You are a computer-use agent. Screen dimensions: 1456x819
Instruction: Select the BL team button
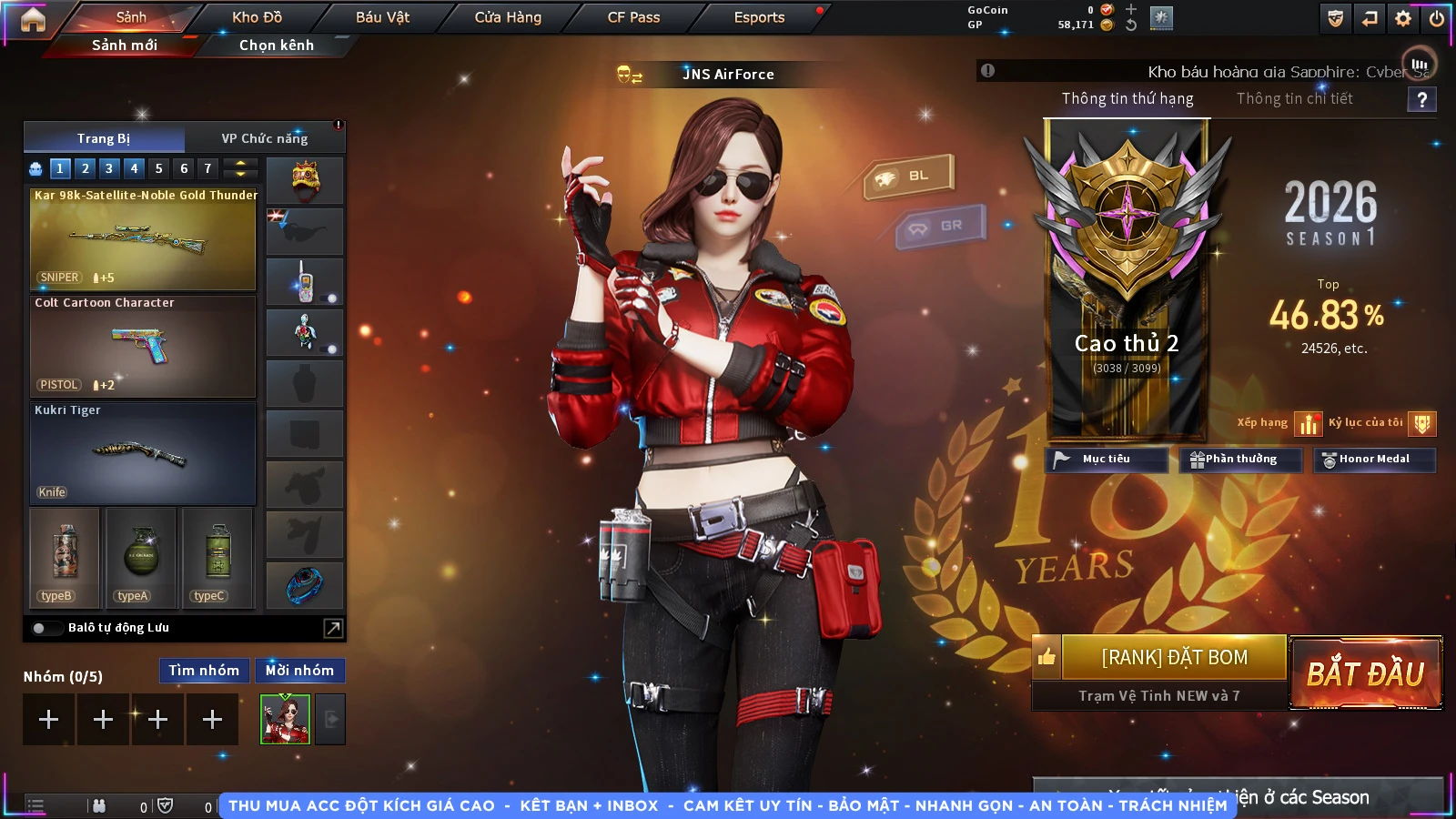(x=909, y=176)
